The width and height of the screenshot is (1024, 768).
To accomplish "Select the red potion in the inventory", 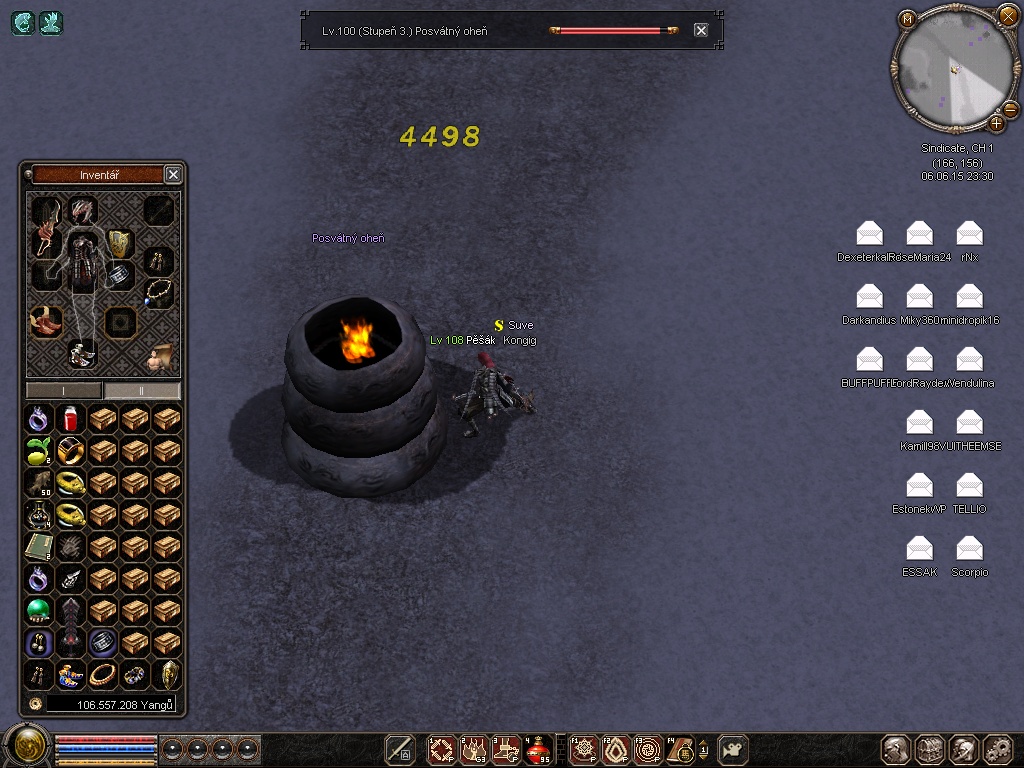I will (70, 419).
